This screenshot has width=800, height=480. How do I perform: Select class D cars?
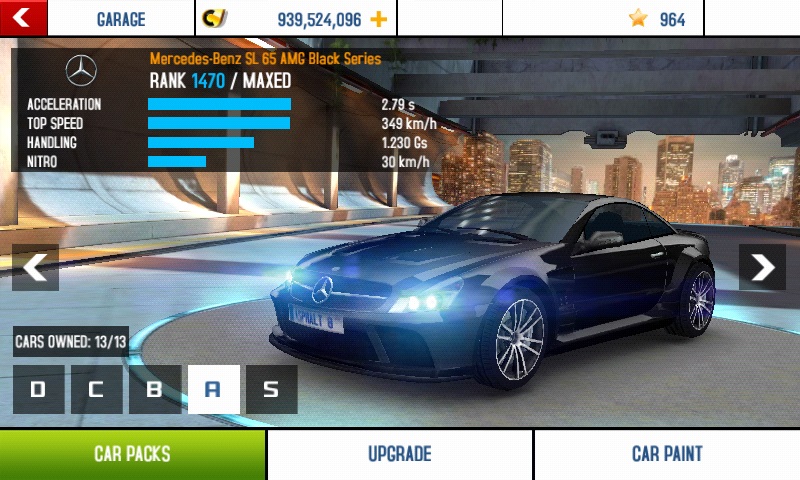point(38,389)
